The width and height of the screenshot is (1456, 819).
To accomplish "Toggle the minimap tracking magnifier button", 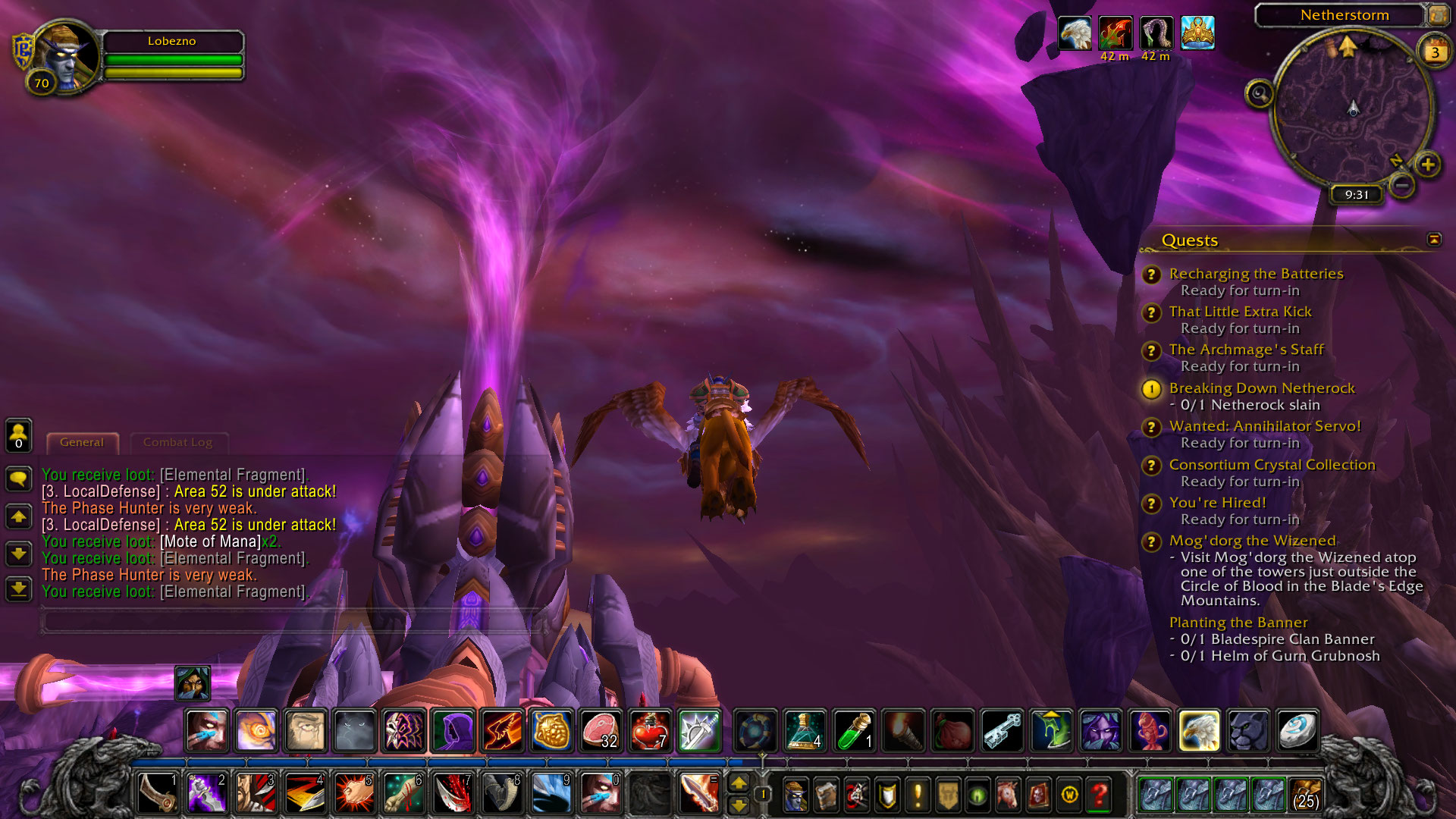I will click(1260, 93).
